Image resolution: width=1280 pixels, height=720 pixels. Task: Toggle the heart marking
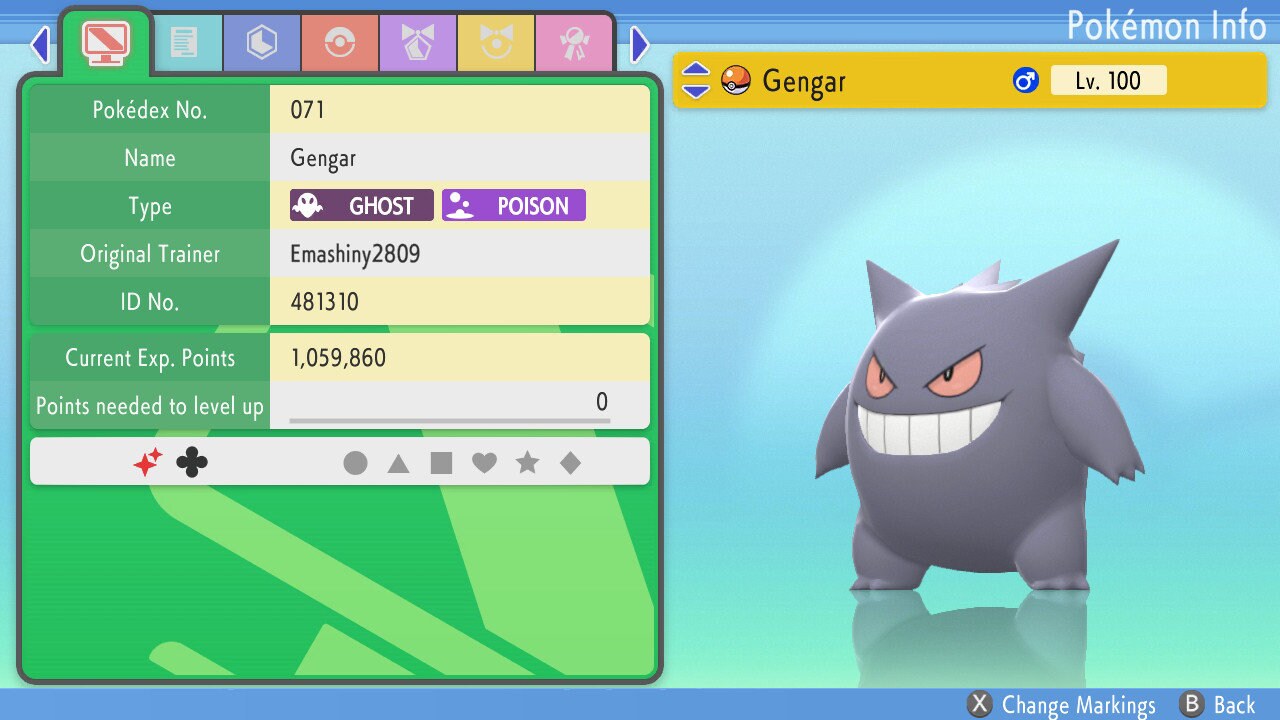[484, 463]
